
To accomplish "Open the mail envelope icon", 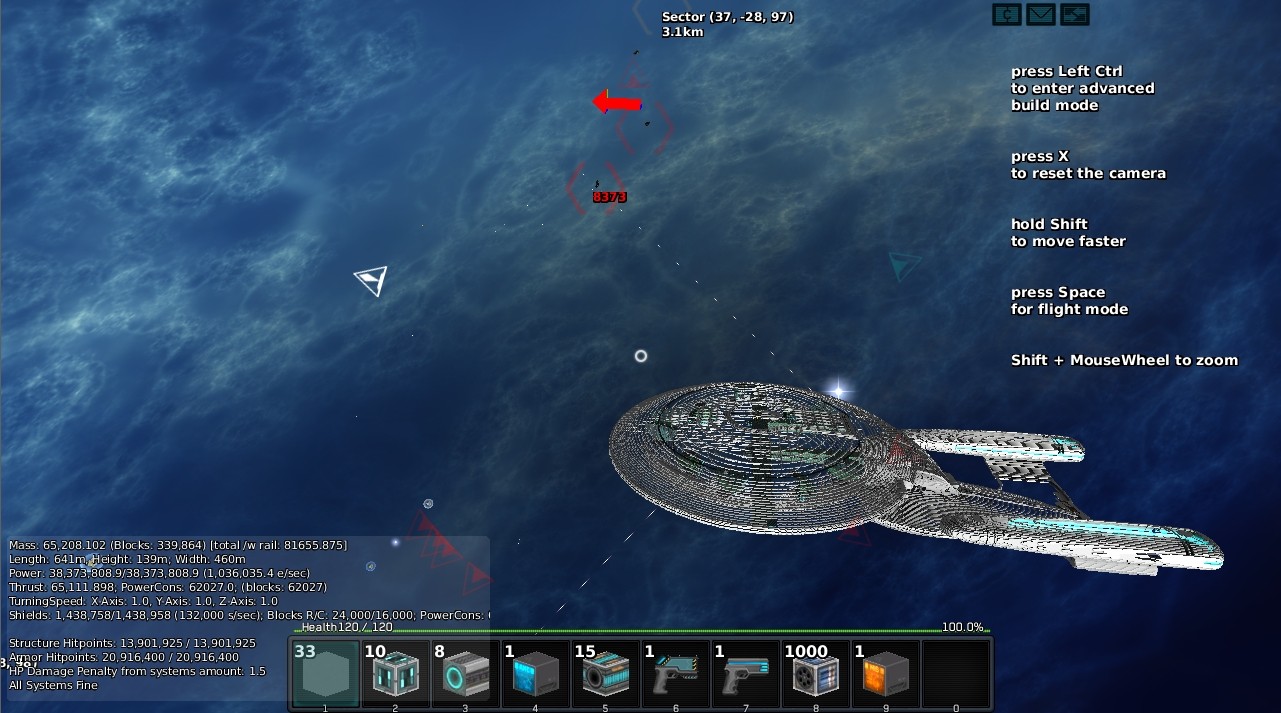I will pyautogui.click(x=1041, y=14).
